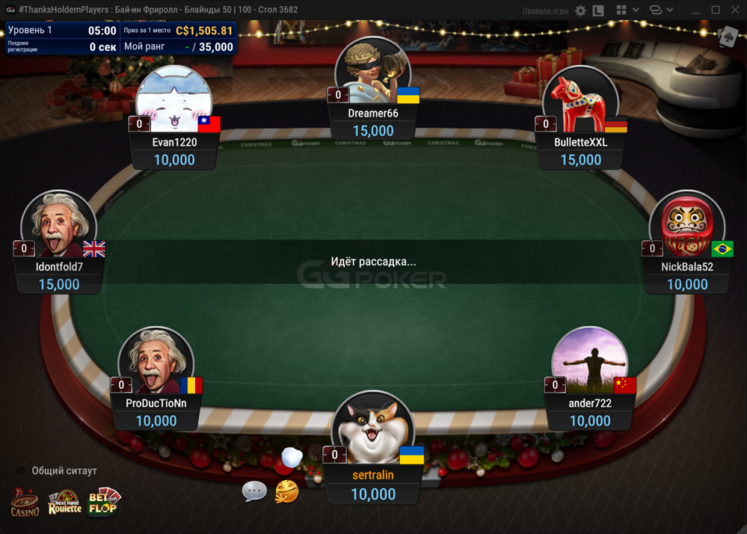
Task: Open Next Hand Roulette side game
Action: point(64,502)
